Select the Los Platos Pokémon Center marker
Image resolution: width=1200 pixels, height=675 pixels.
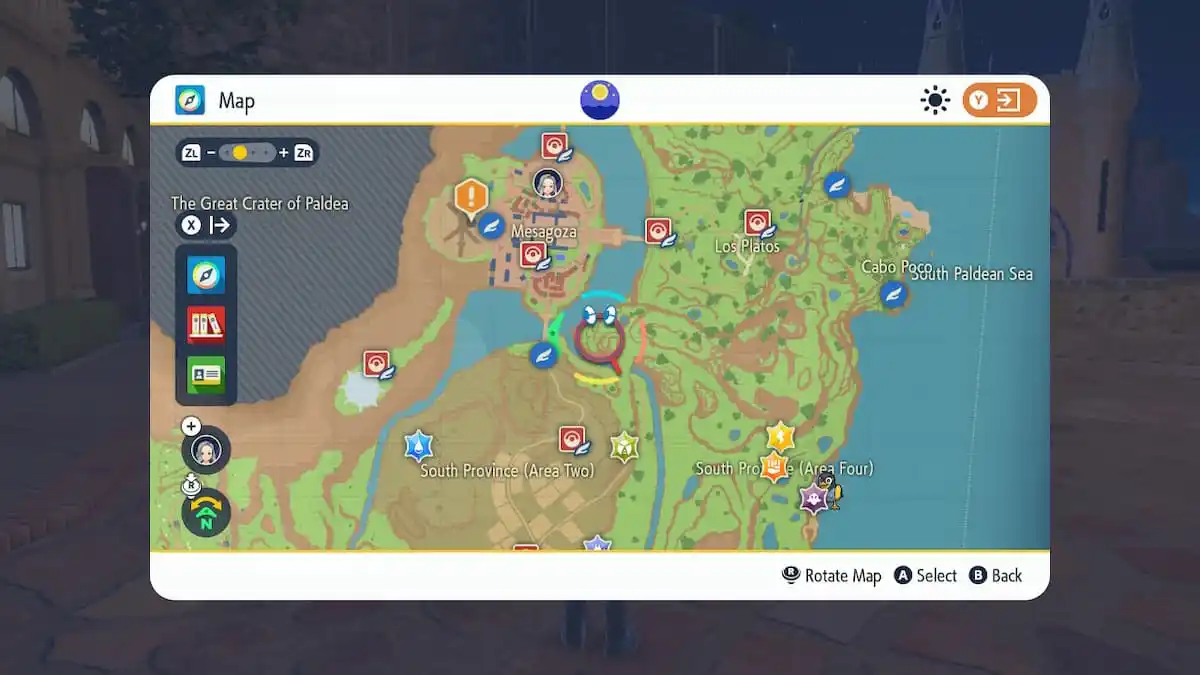[758, 222]
